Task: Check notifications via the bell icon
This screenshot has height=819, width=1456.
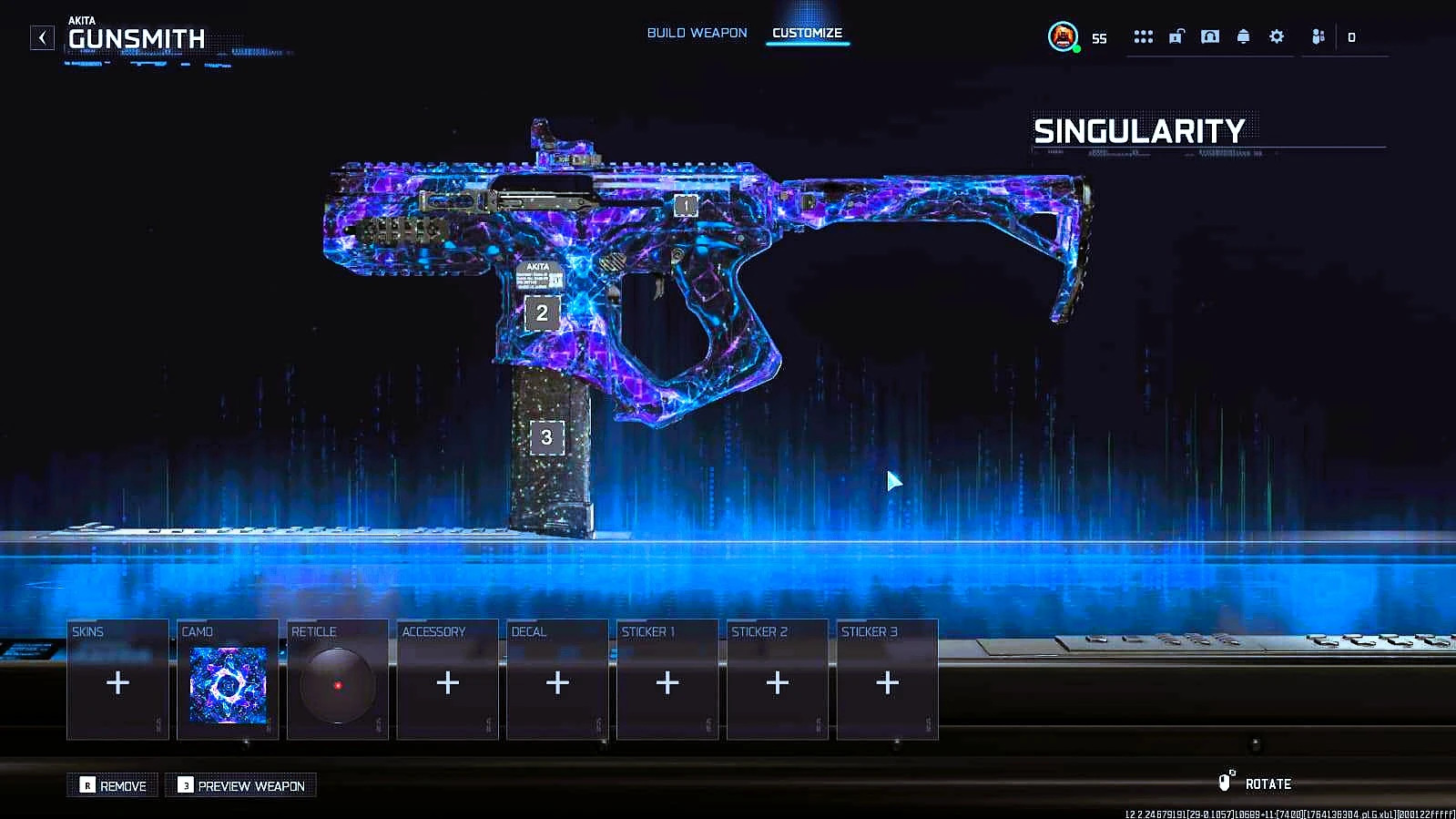Action: point(1243,36)
